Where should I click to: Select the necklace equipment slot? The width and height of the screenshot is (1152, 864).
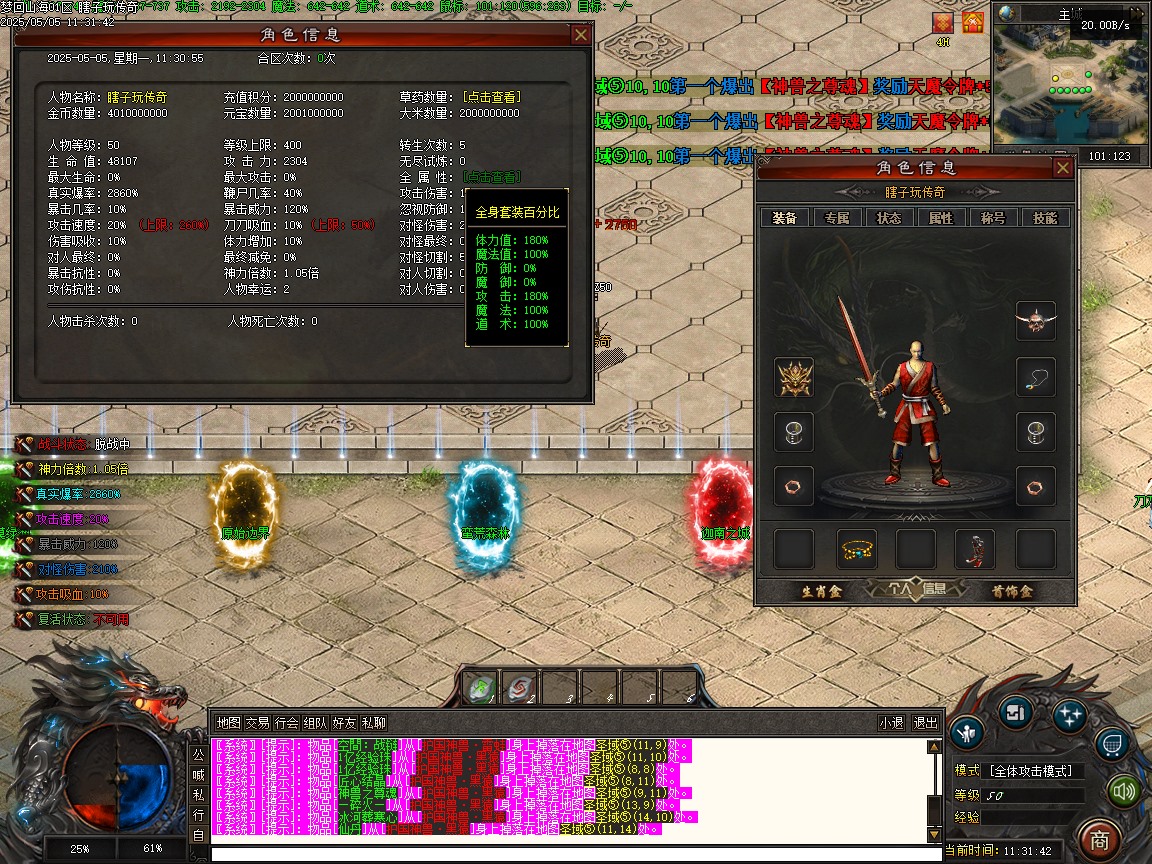click(1035, 377)
